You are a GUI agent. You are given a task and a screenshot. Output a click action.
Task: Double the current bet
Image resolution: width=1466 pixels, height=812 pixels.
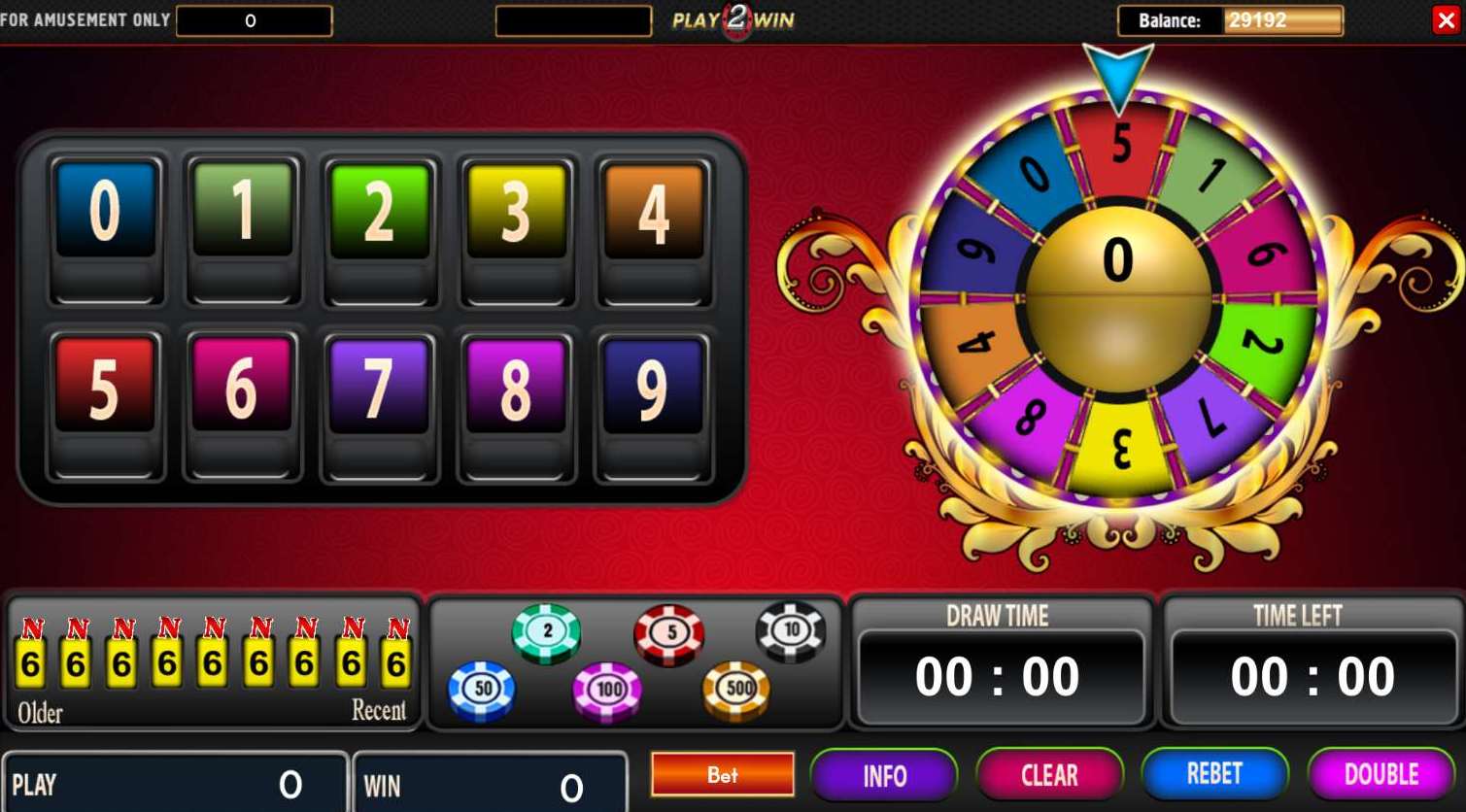pyautogui.click(x=1381, y=774)
